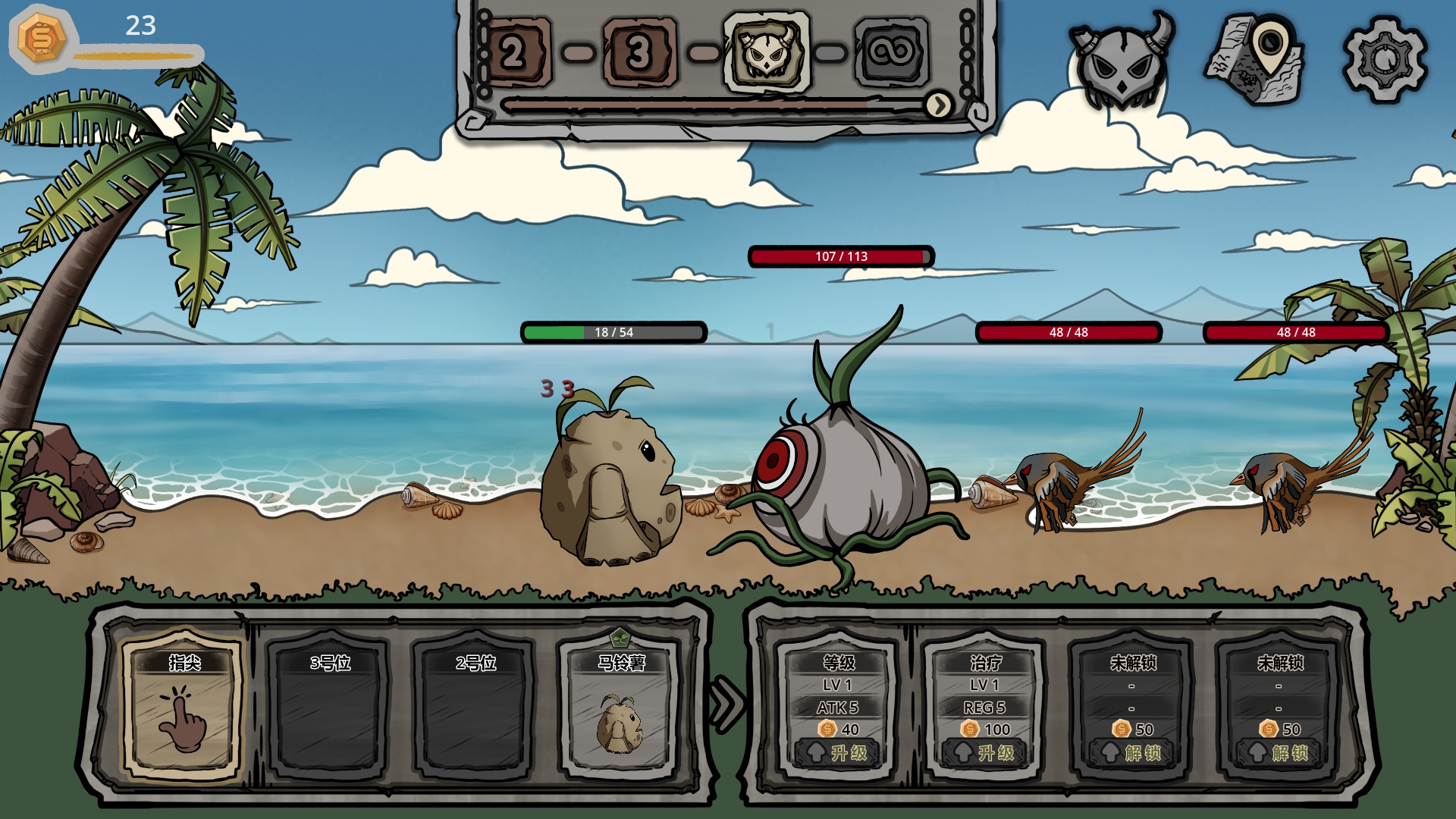Select stage 3 tile

click(639, 53)
